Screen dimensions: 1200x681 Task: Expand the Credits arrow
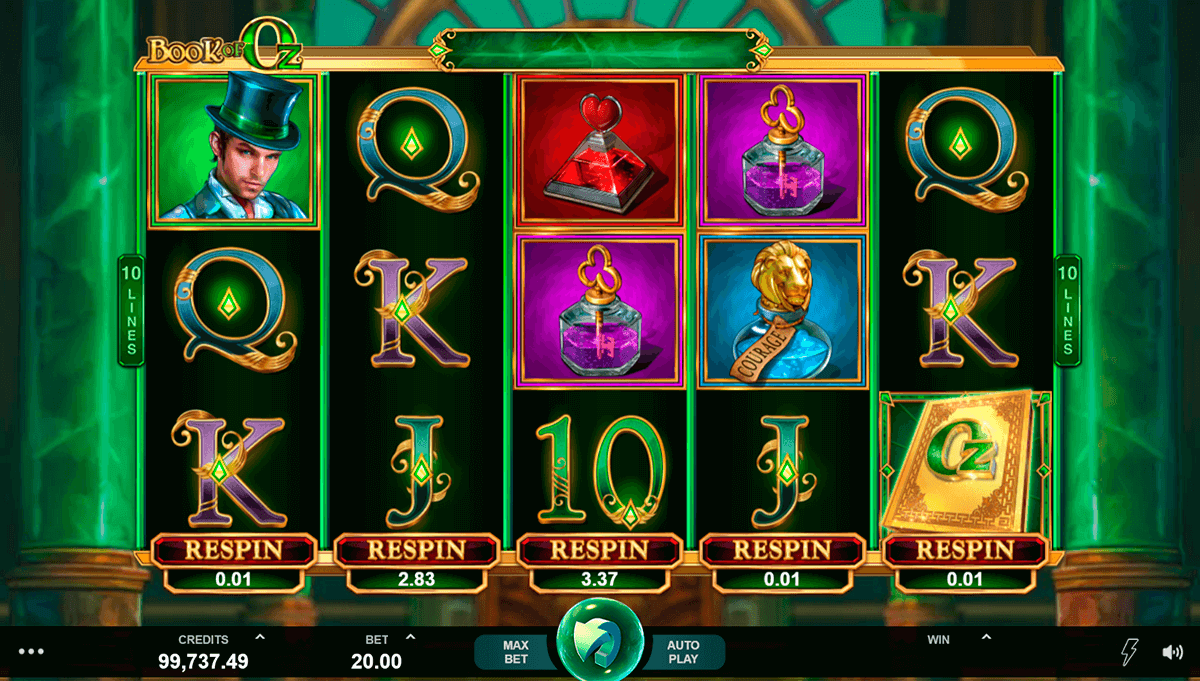click(x=260, y=637)
